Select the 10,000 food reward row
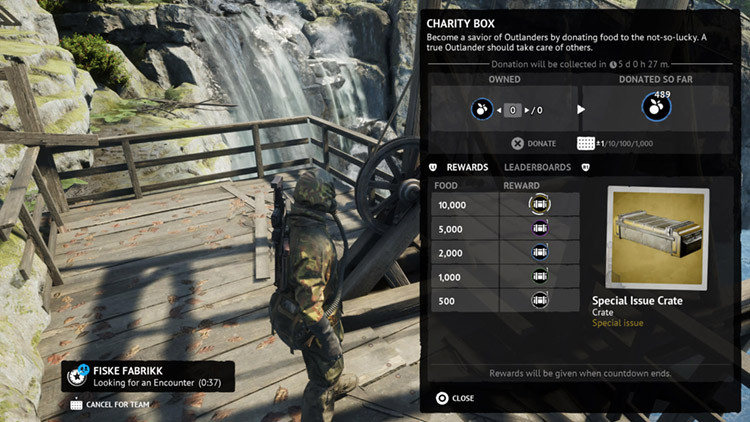 click(505, 204)
